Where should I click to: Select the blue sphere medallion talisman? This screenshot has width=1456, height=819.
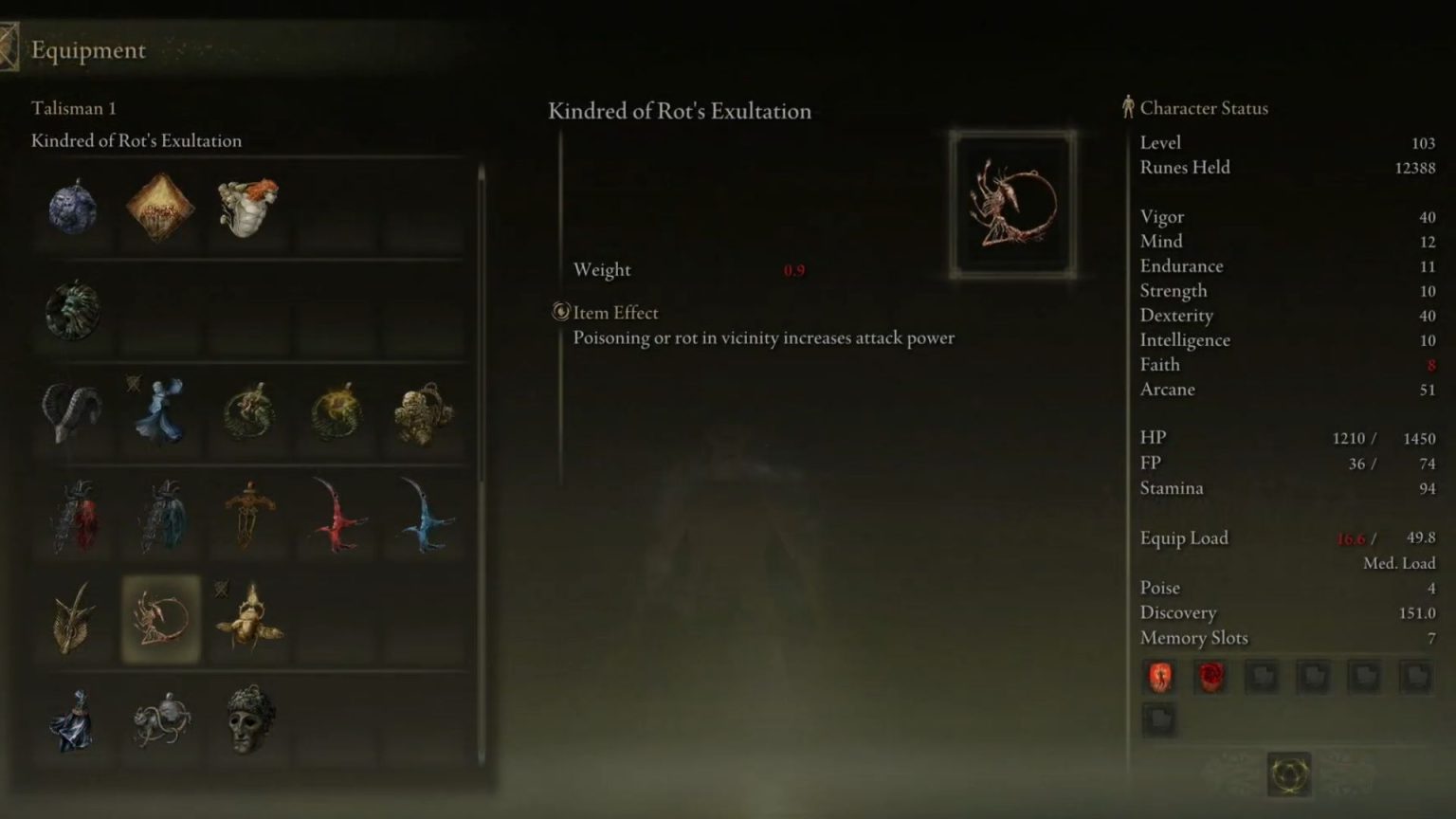coord(72,209)
